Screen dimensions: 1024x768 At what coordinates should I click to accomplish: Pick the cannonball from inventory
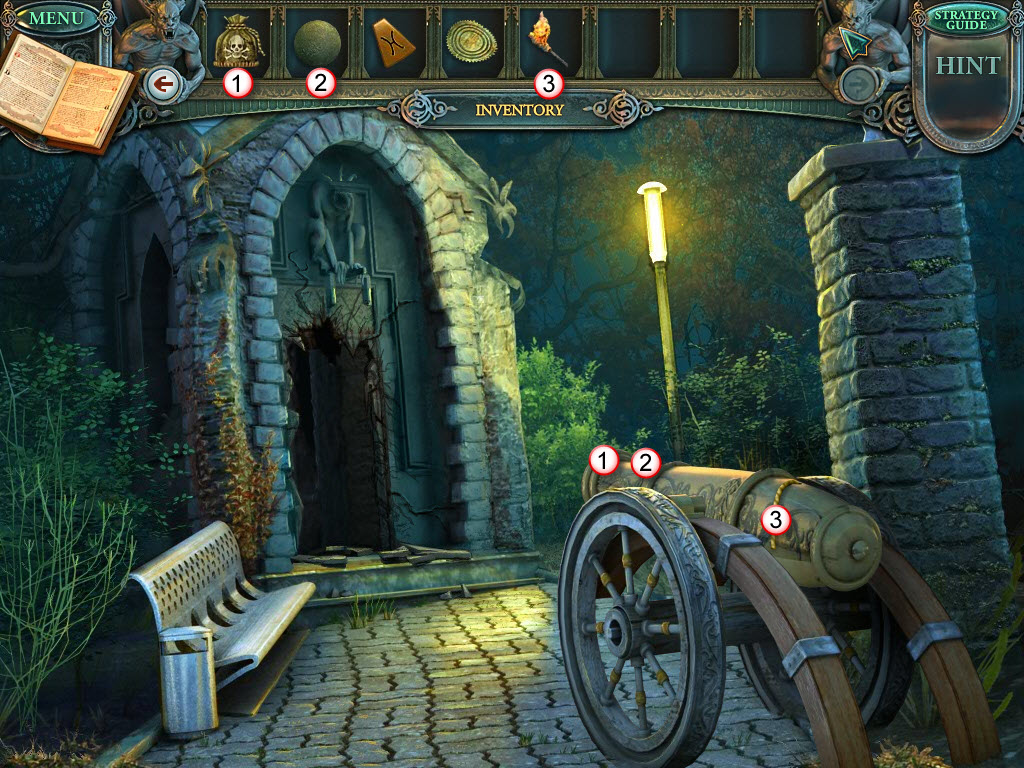[x=317, y=42]
